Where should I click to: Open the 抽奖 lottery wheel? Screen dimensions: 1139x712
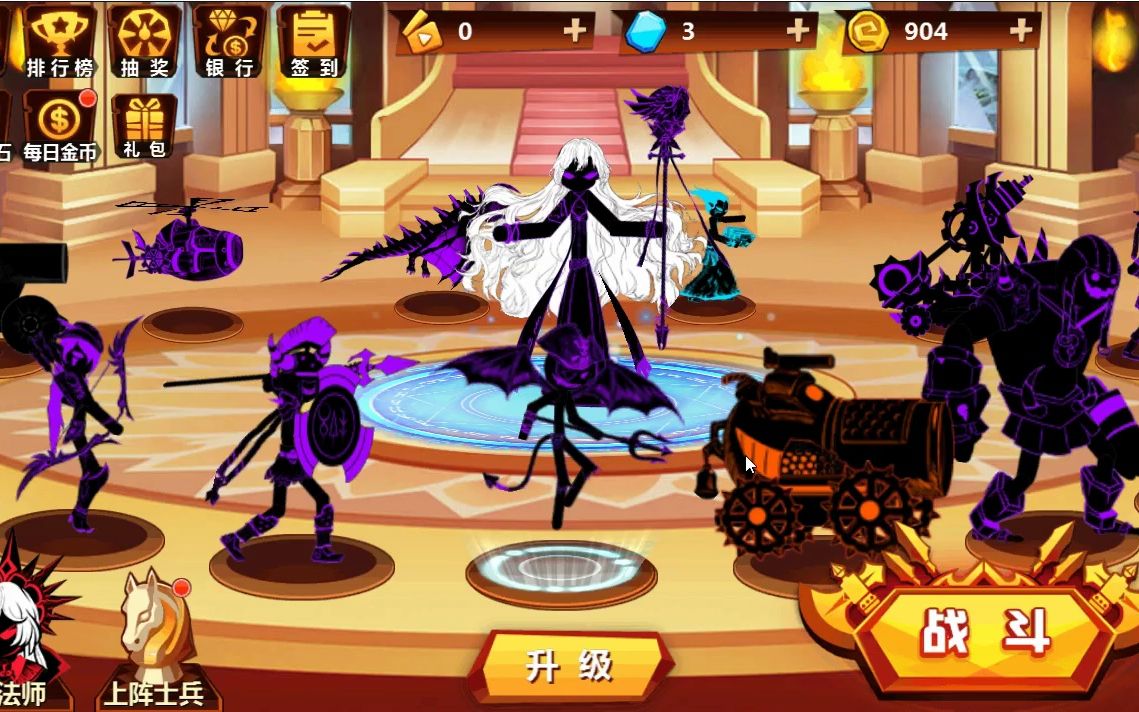(144, 40)
